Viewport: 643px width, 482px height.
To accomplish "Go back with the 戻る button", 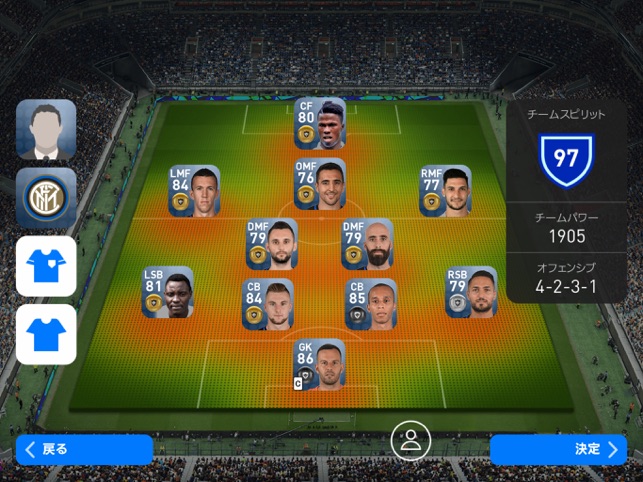I will pyautogui.click(x=84, y=449).
